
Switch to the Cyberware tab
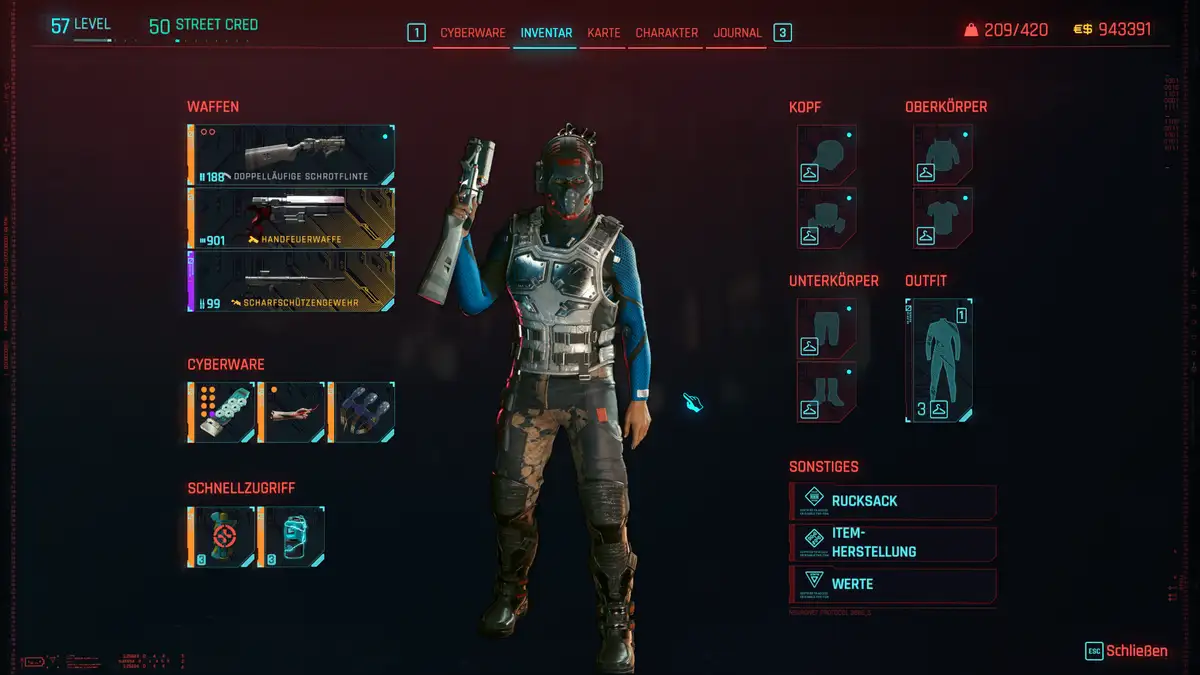click(473, 33)
